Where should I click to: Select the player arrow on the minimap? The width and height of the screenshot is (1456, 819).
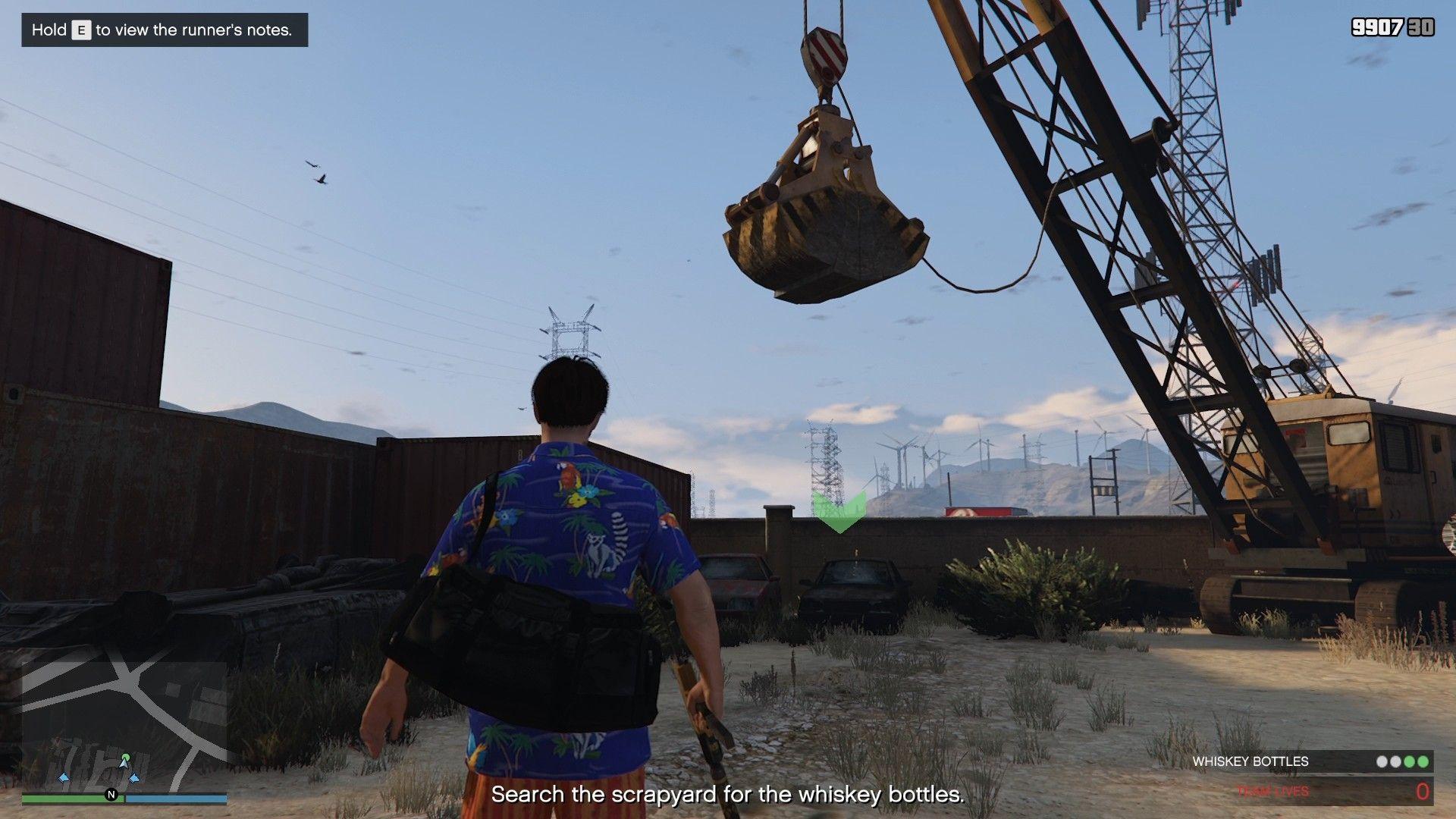click(x=124, y=764)
